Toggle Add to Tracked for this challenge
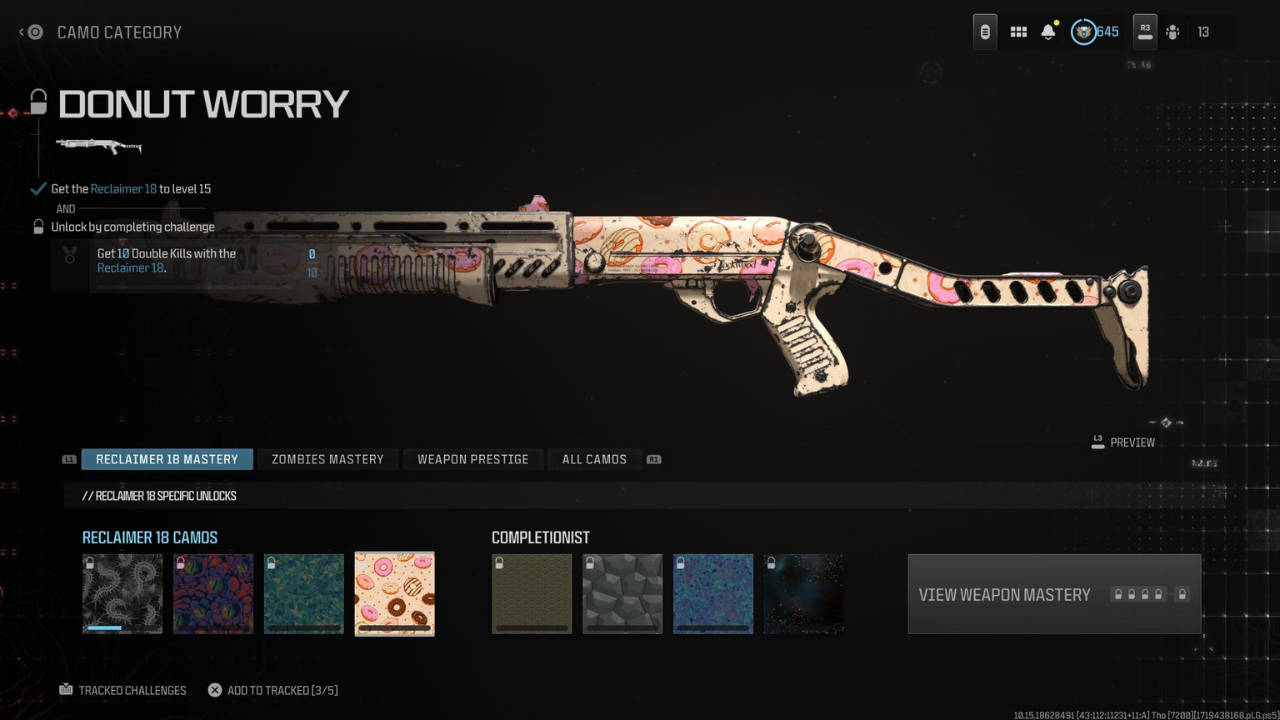Image resolution: width=1280 pixels, height=720 pixels. tap(214, 689)
